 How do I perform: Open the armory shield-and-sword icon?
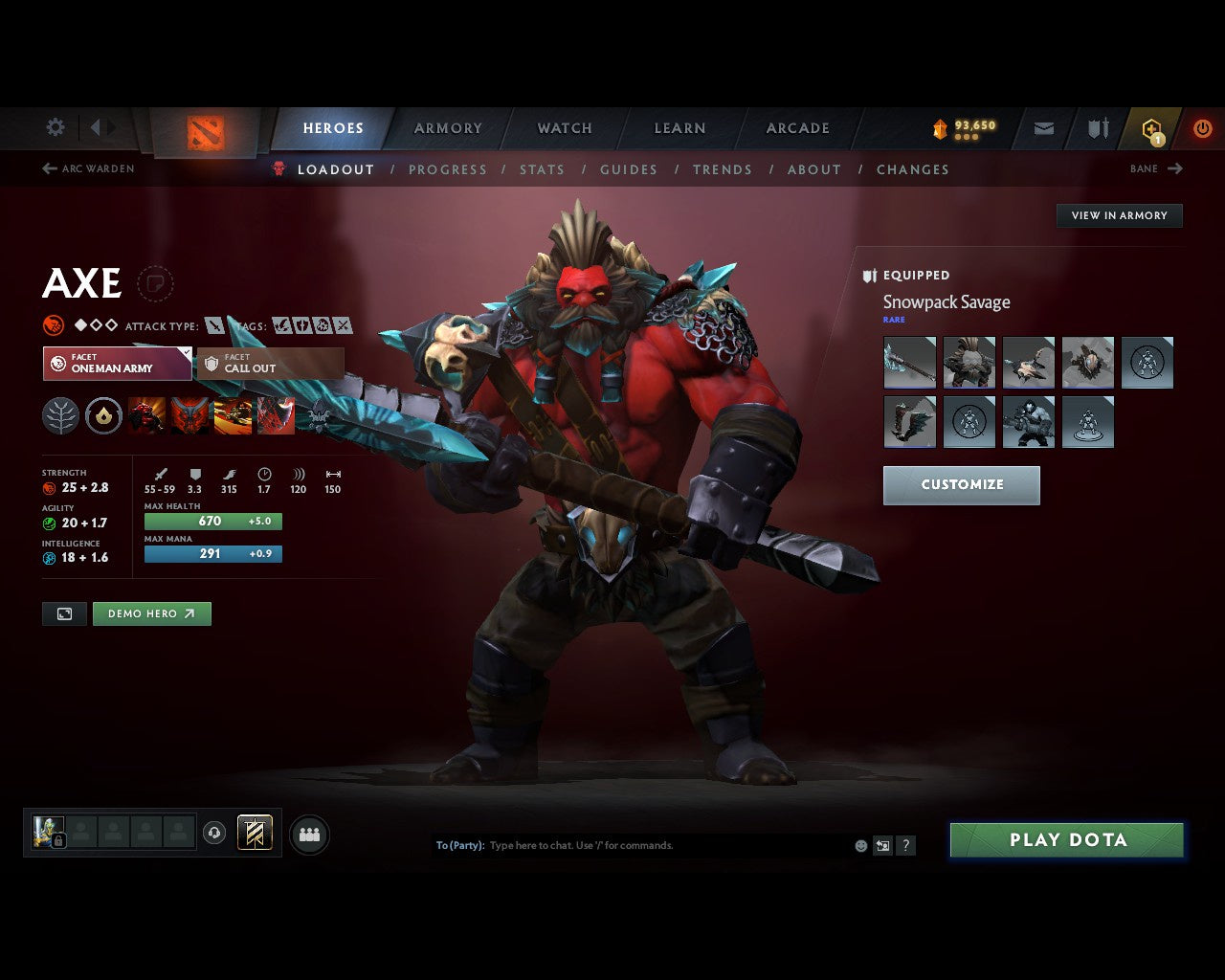point(1097,127)
